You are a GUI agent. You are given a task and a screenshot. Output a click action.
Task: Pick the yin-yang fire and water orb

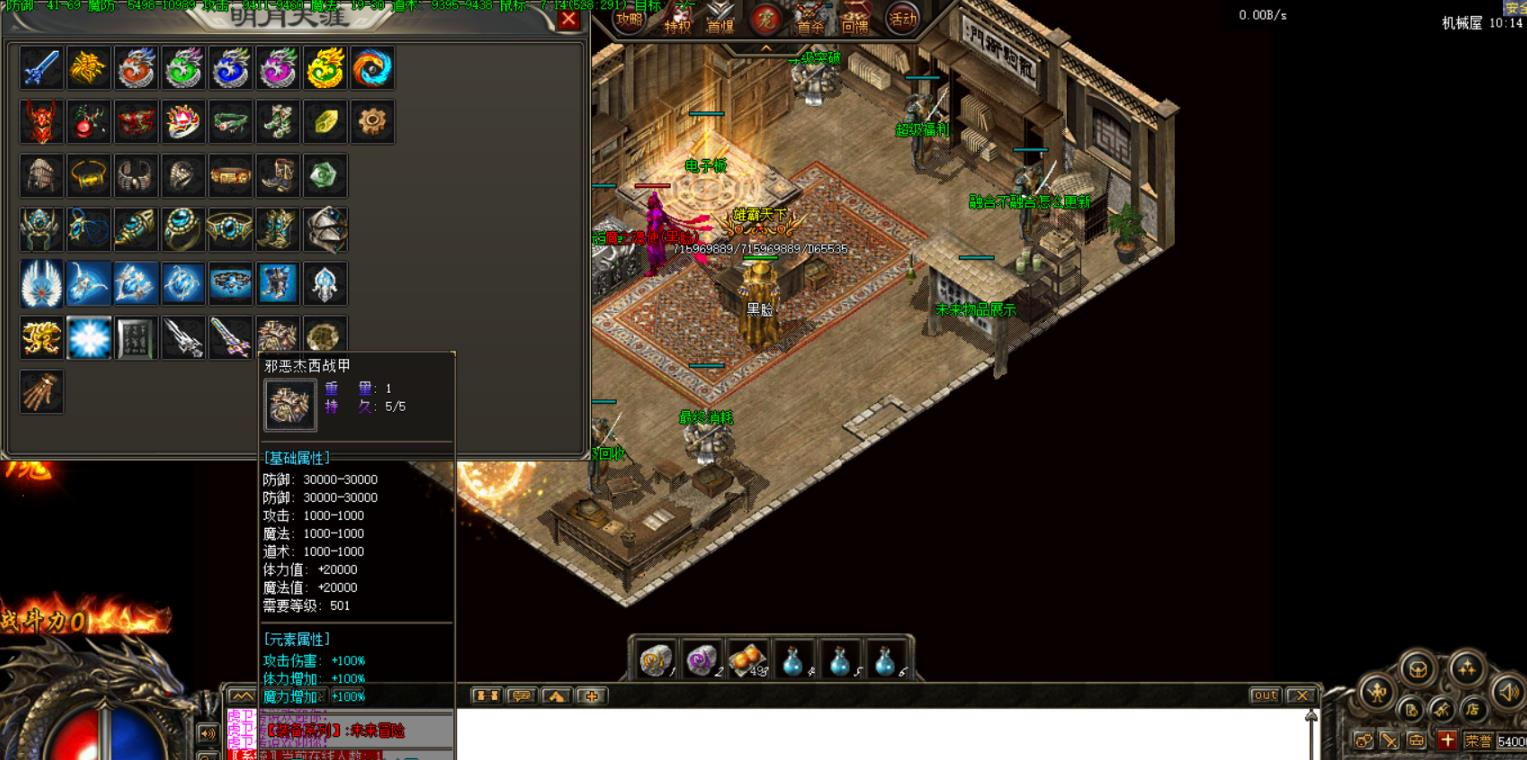(x=372, y=68)
